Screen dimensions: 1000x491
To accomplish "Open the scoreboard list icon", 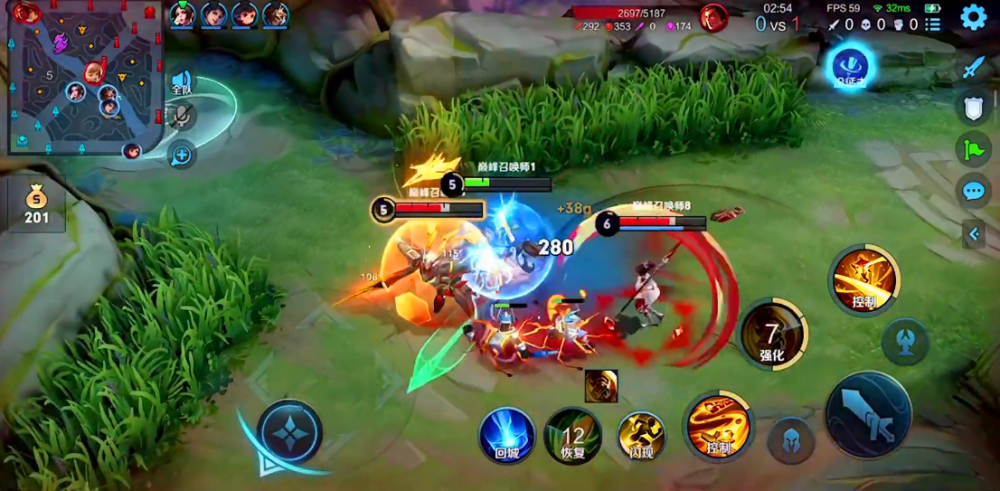I will (933, 24).
